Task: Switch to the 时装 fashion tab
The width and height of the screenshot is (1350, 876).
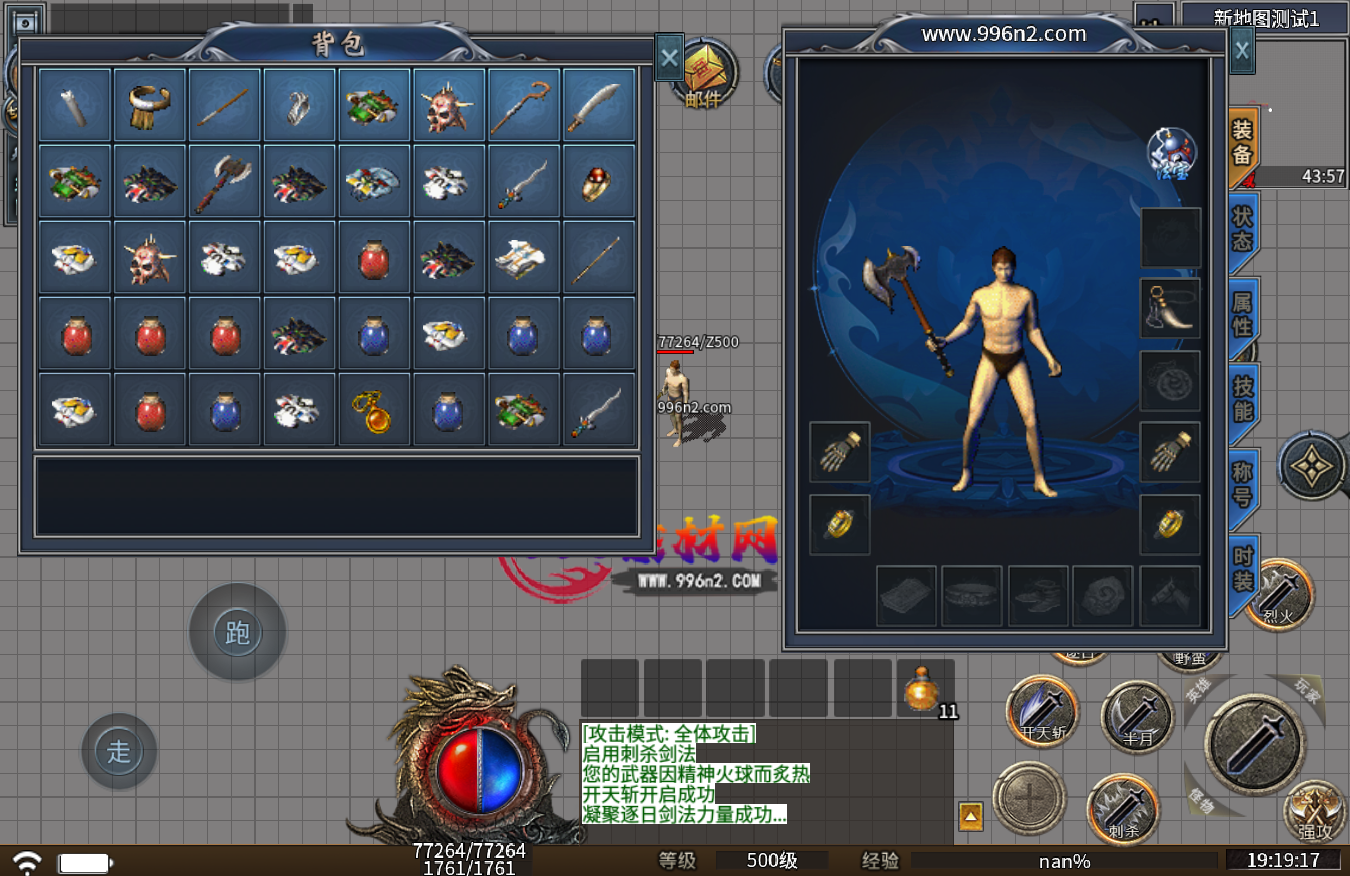Action: point(1242,569)
